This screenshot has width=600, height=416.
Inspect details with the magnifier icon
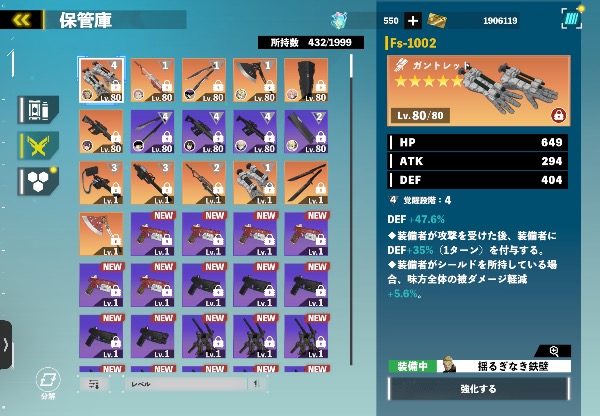pos(554,350)
